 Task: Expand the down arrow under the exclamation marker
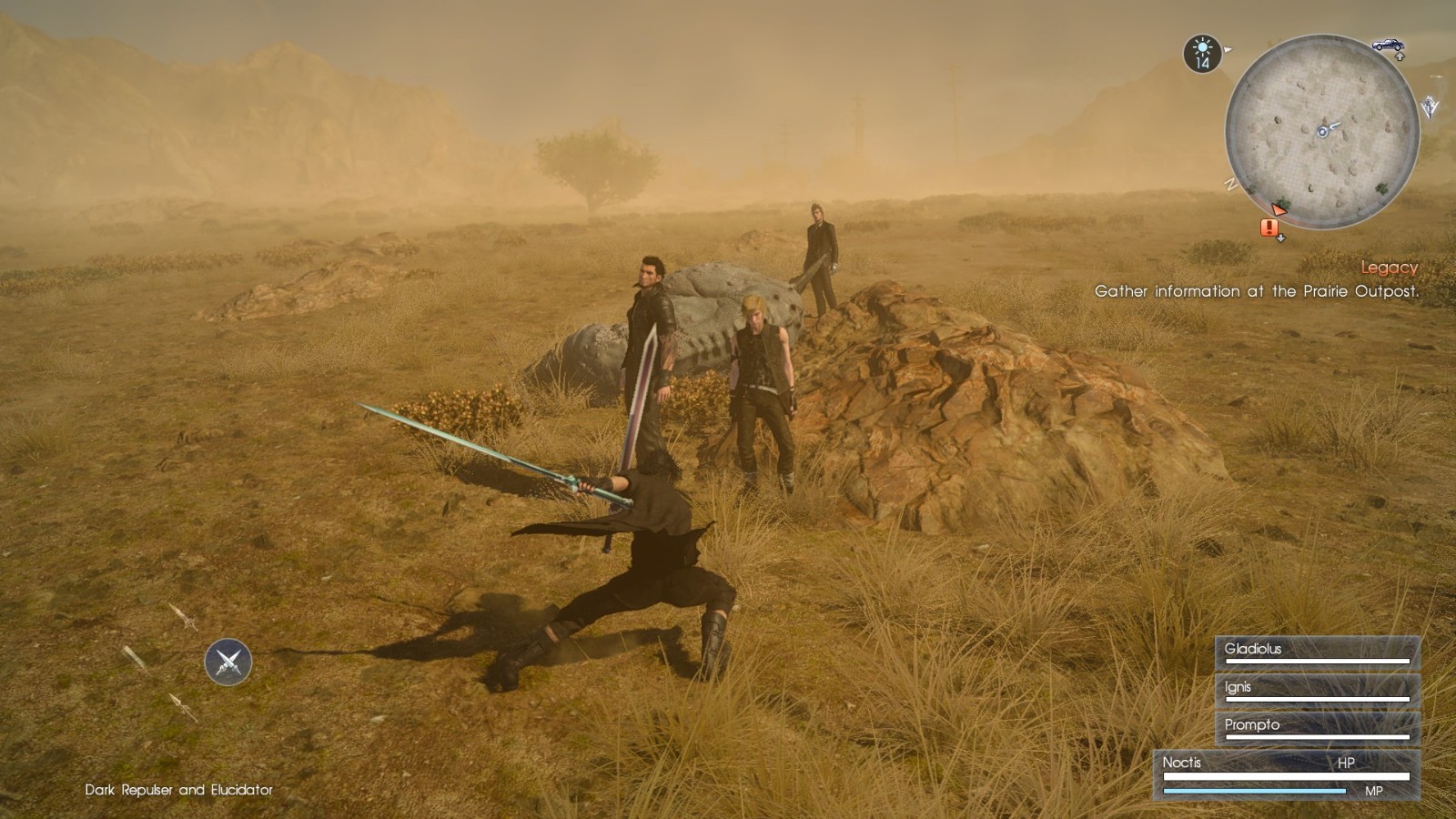(1280, 237)
